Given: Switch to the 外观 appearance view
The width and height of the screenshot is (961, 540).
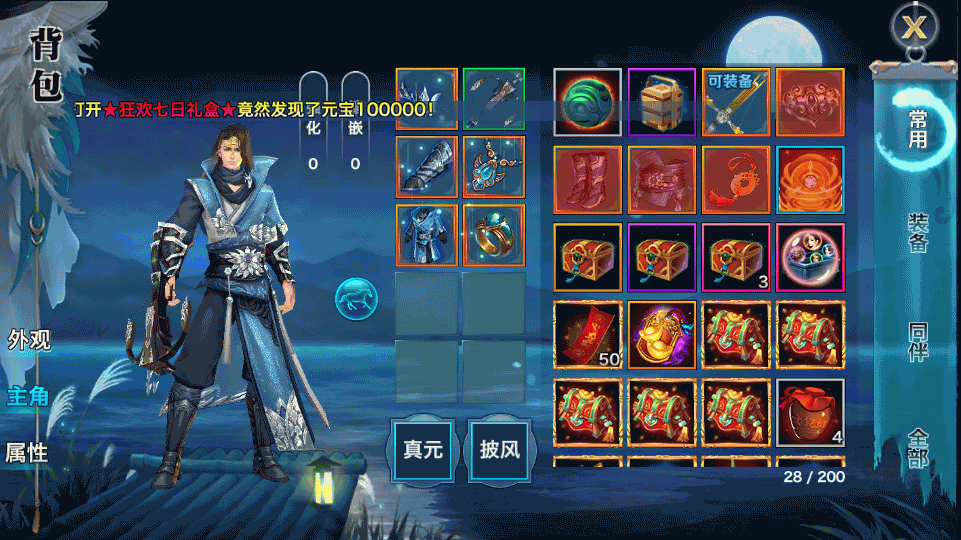Looking at the screenshot, I should click(x=28, y=339).
